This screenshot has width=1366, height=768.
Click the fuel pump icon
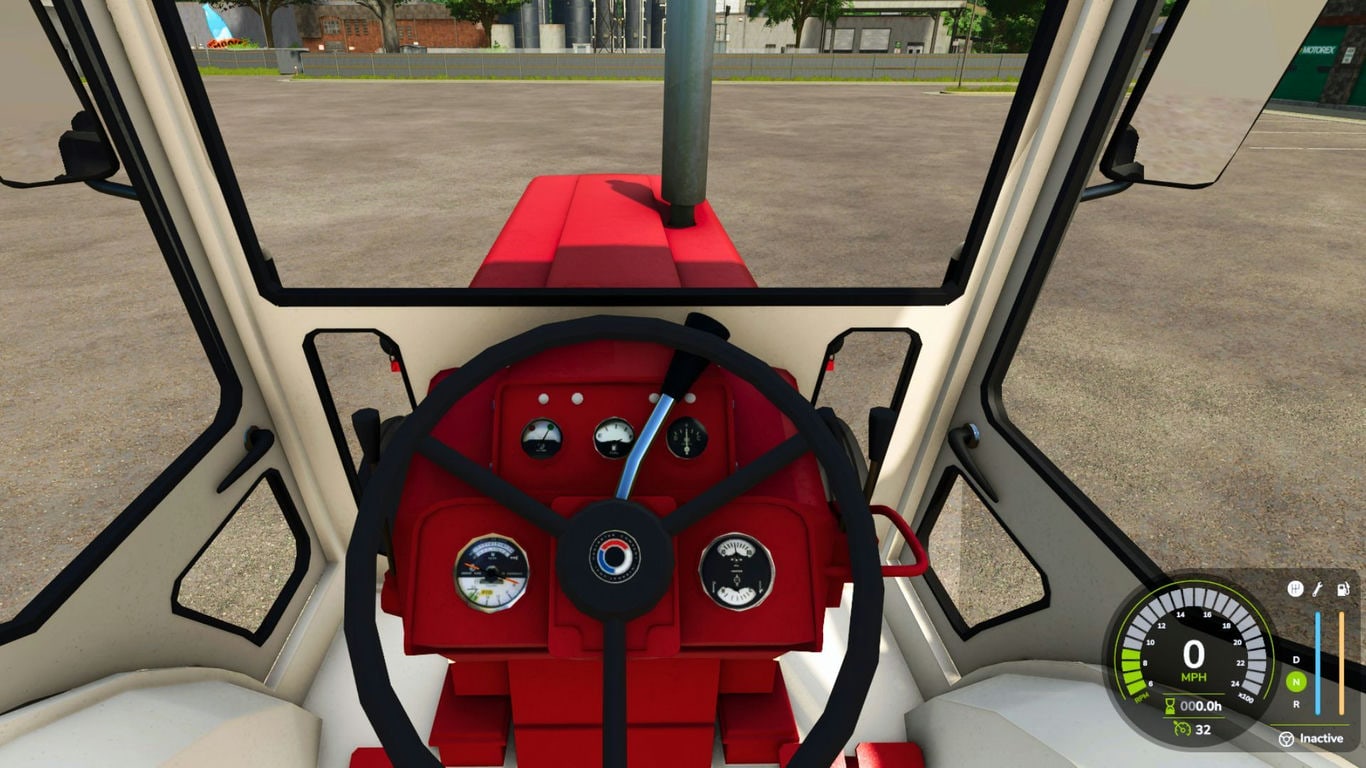[x=1342, y=589]
